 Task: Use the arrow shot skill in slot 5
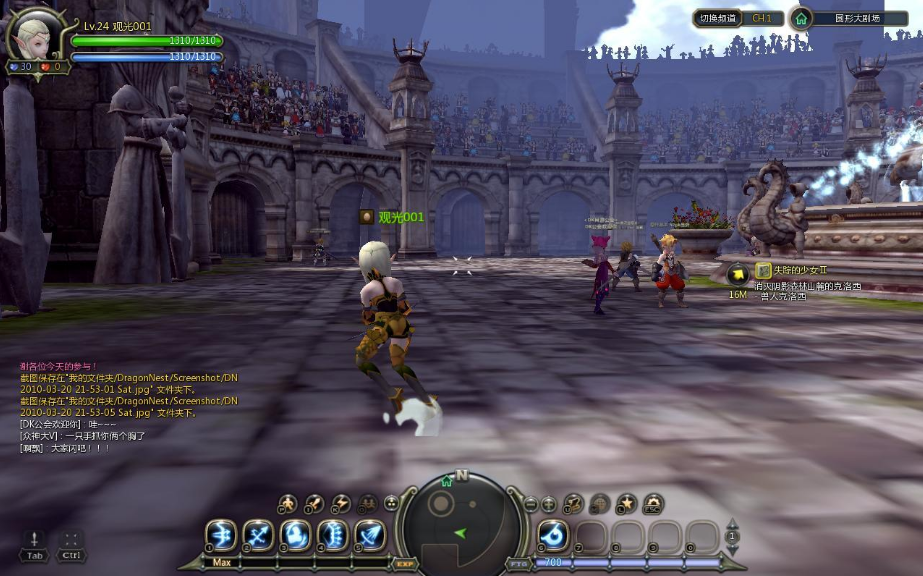[x=369, y=535]
